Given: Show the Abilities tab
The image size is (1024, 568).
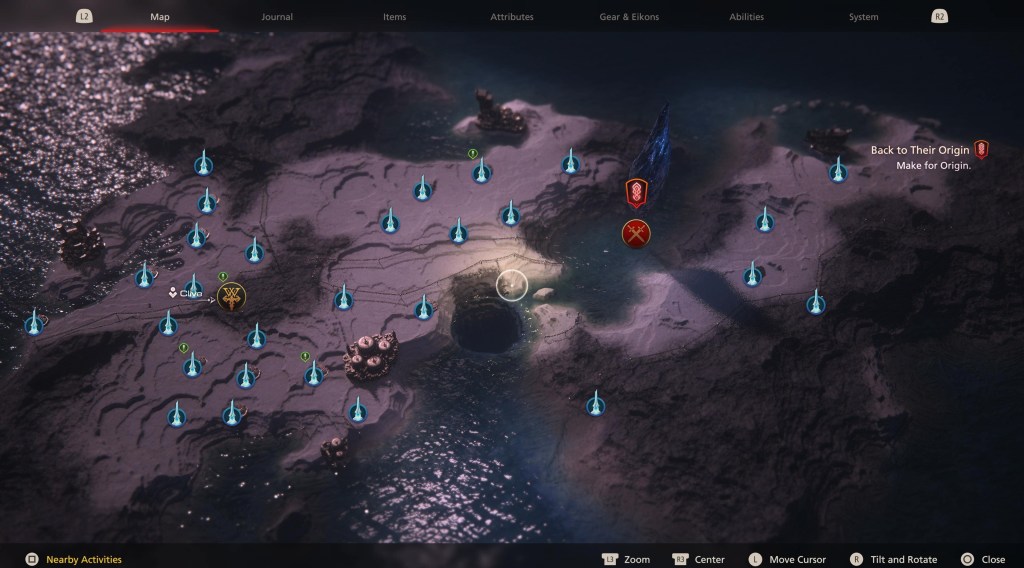Looking at the screenshot, I should point(746,17).
